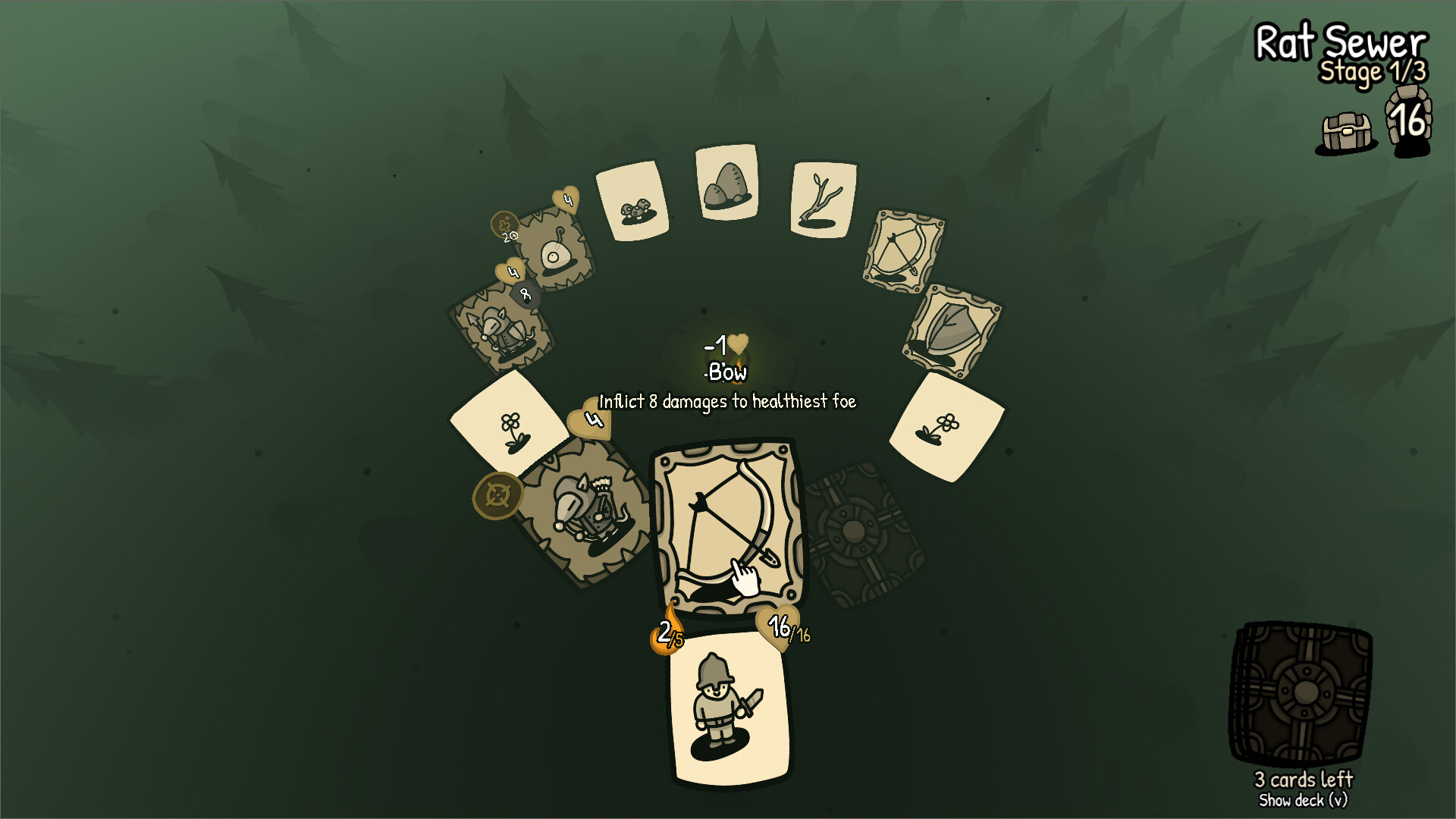Click the heart showing 4 on the egg creature
The height and width of the screenshot is (819, 1456).
[564, 199]
